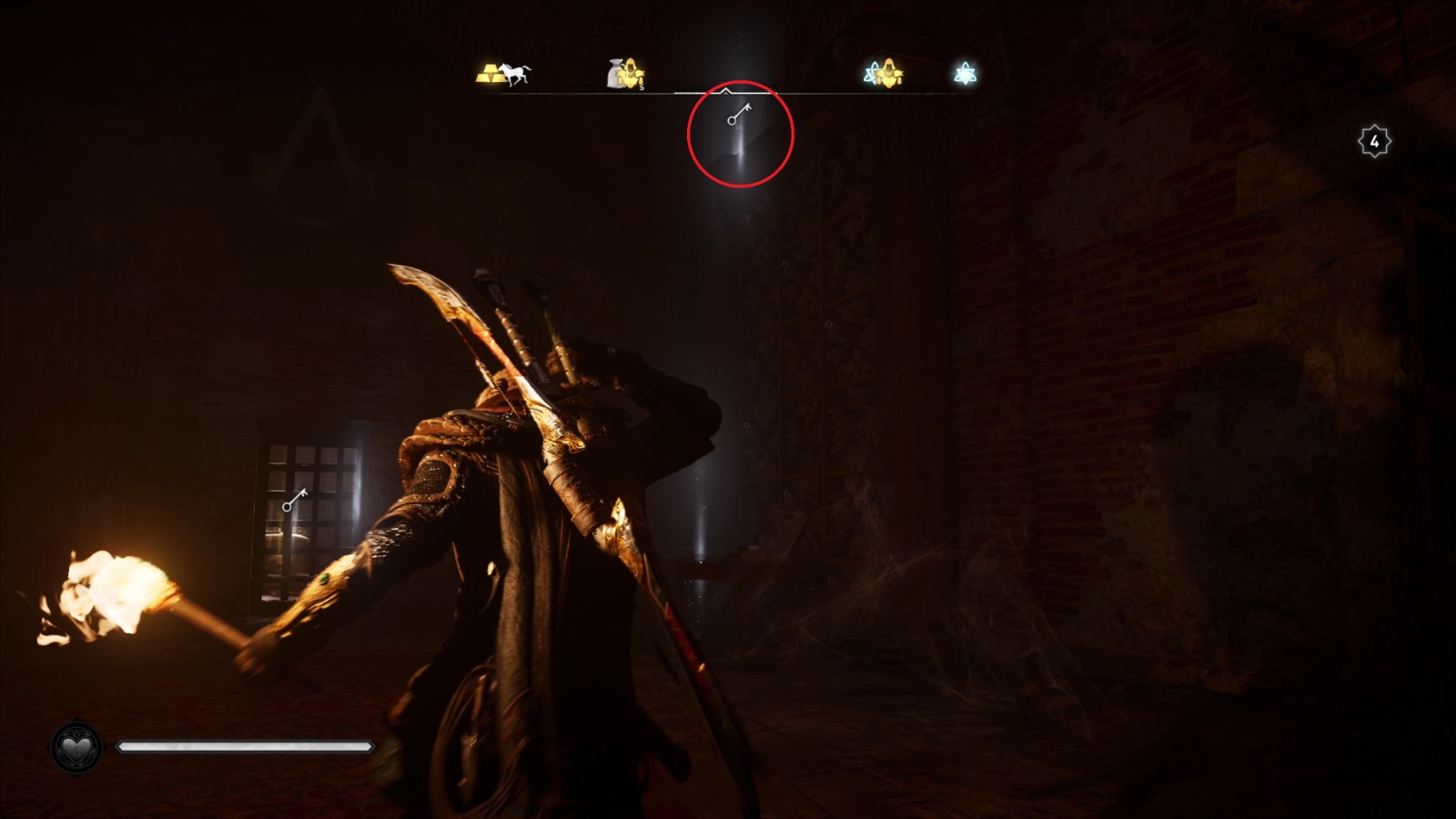Click the compass direction chevron pointer
1456x819 pixels.
[725, 91]
